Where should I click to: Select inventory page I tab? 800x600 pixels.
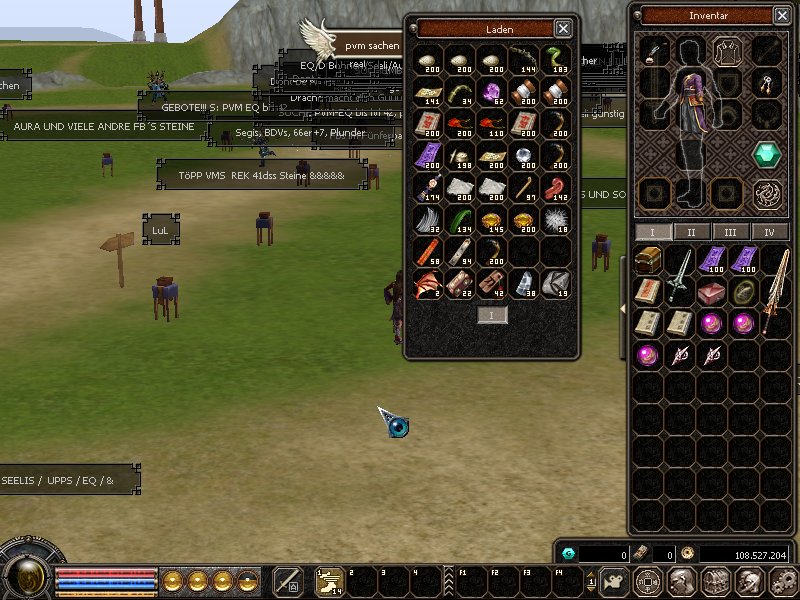(653, 232)
